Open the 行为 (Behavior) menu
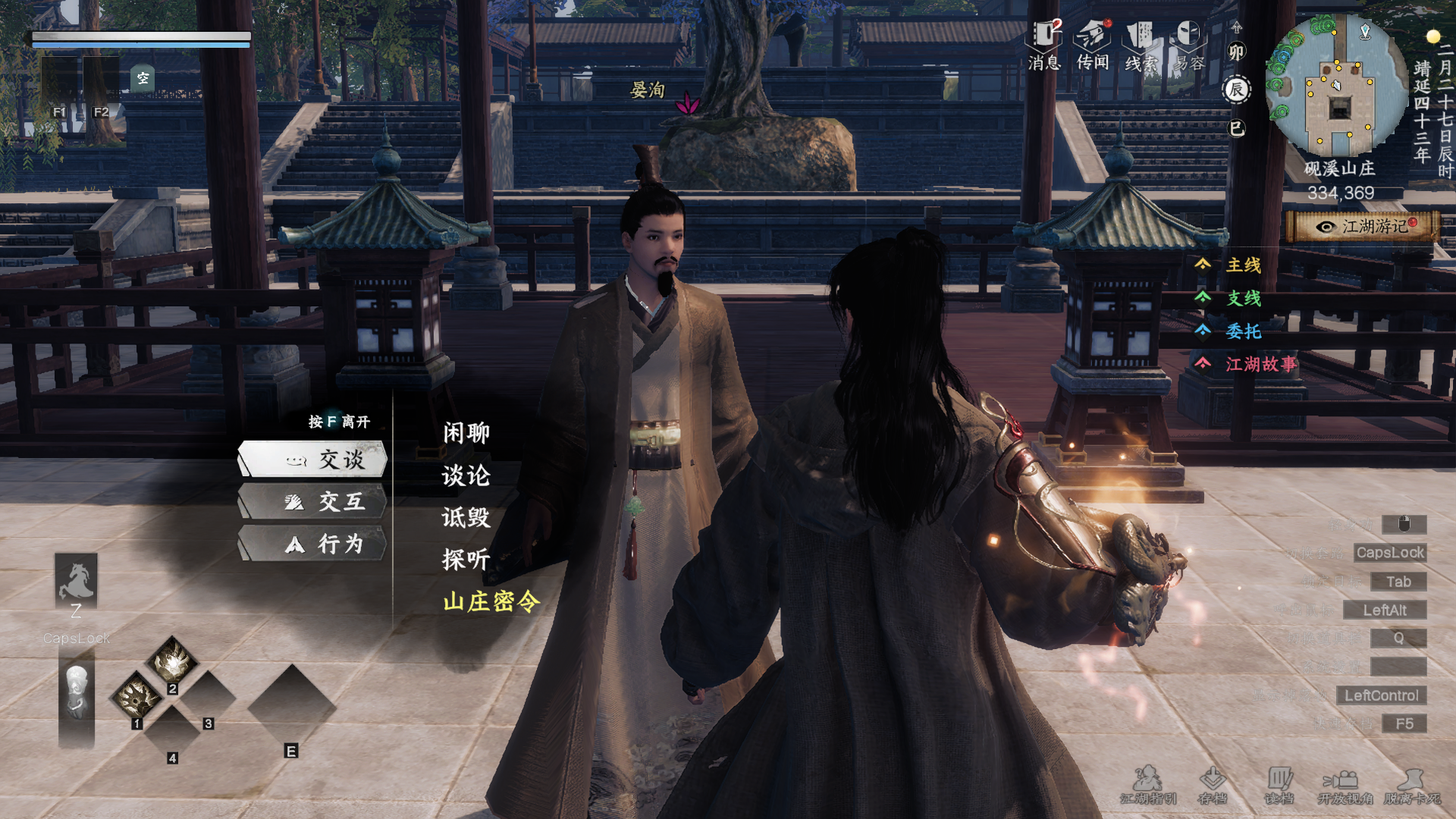1456x819 pixels. point(313,544)
